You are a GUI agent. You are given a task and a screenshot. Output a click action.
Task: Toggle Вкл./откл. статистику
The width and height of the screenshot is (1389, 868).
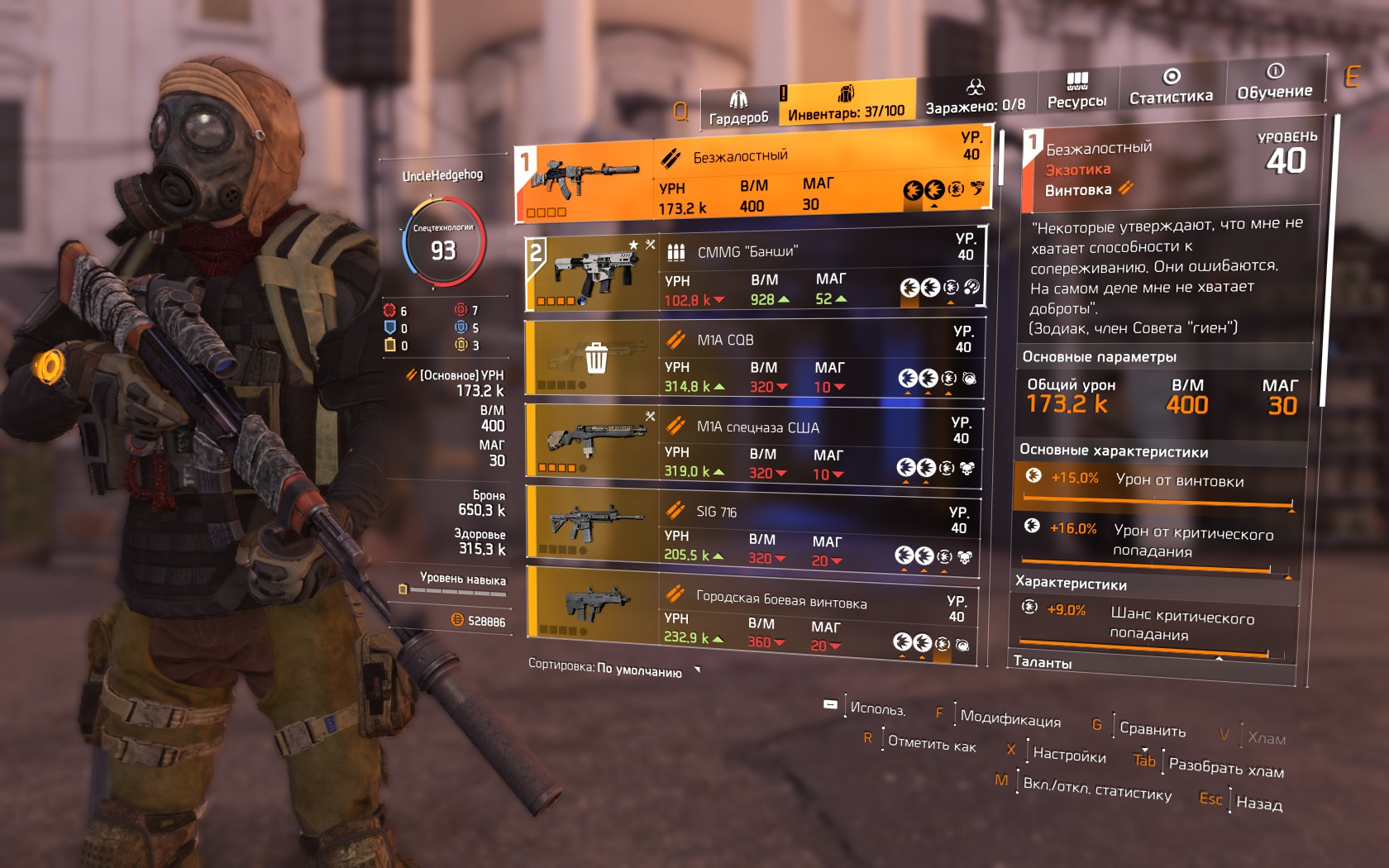point(1096,789)
